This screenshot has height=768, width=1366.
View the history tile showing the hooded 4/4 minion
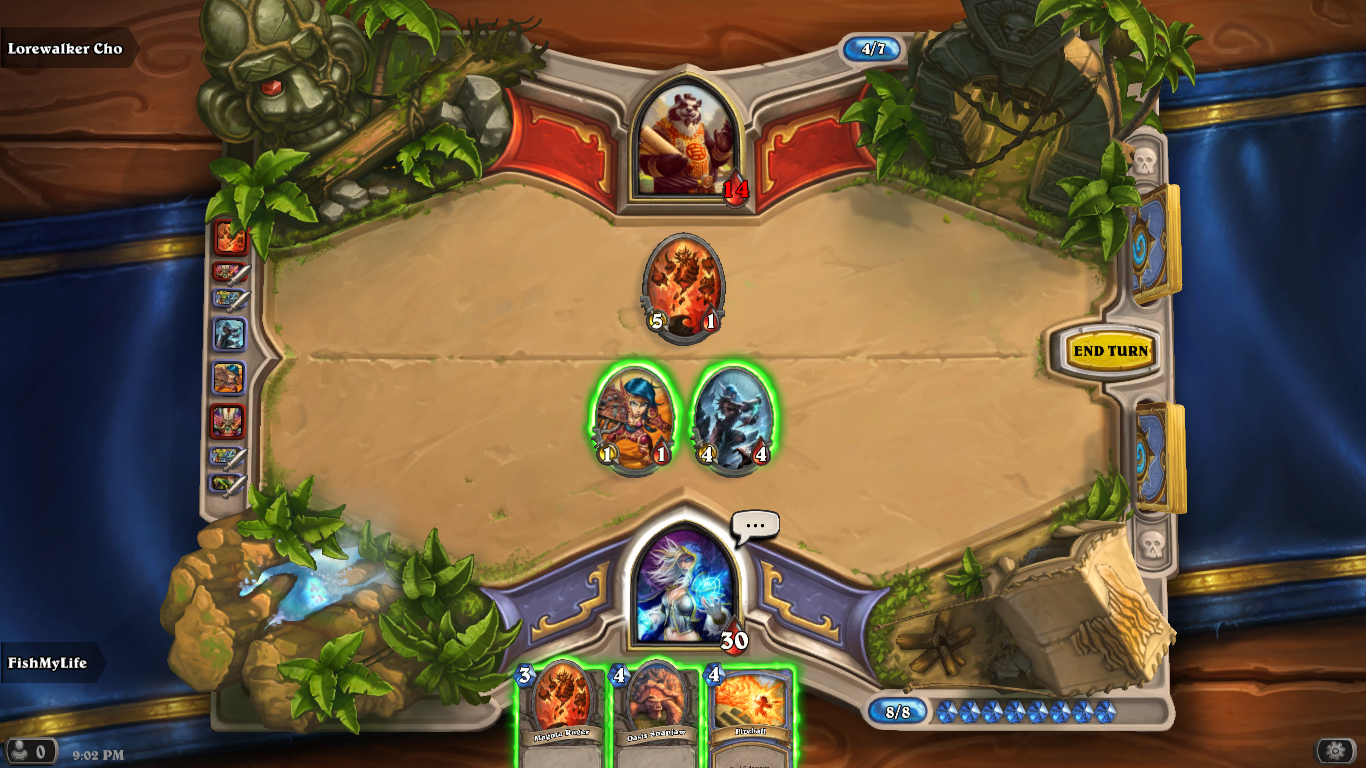click(x=229, y=334)
